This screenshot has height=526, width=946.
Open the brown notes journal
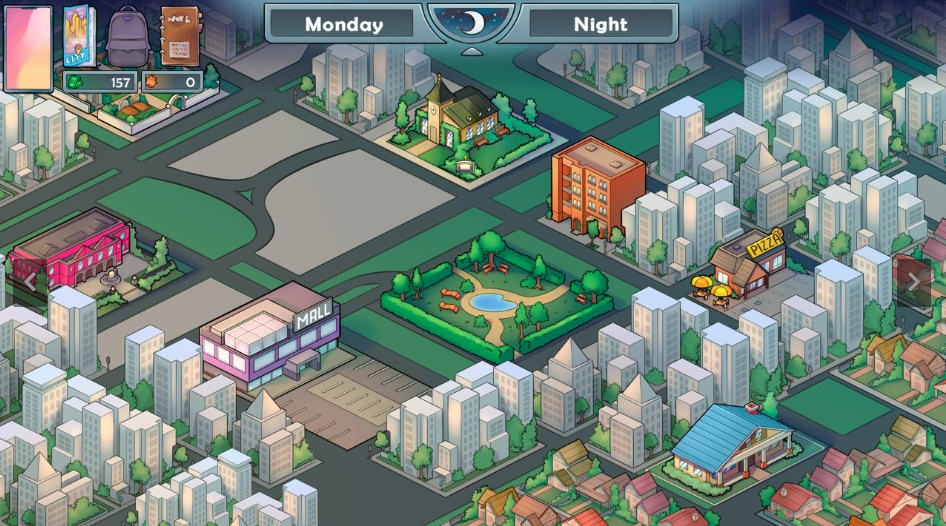coord(180,36)
